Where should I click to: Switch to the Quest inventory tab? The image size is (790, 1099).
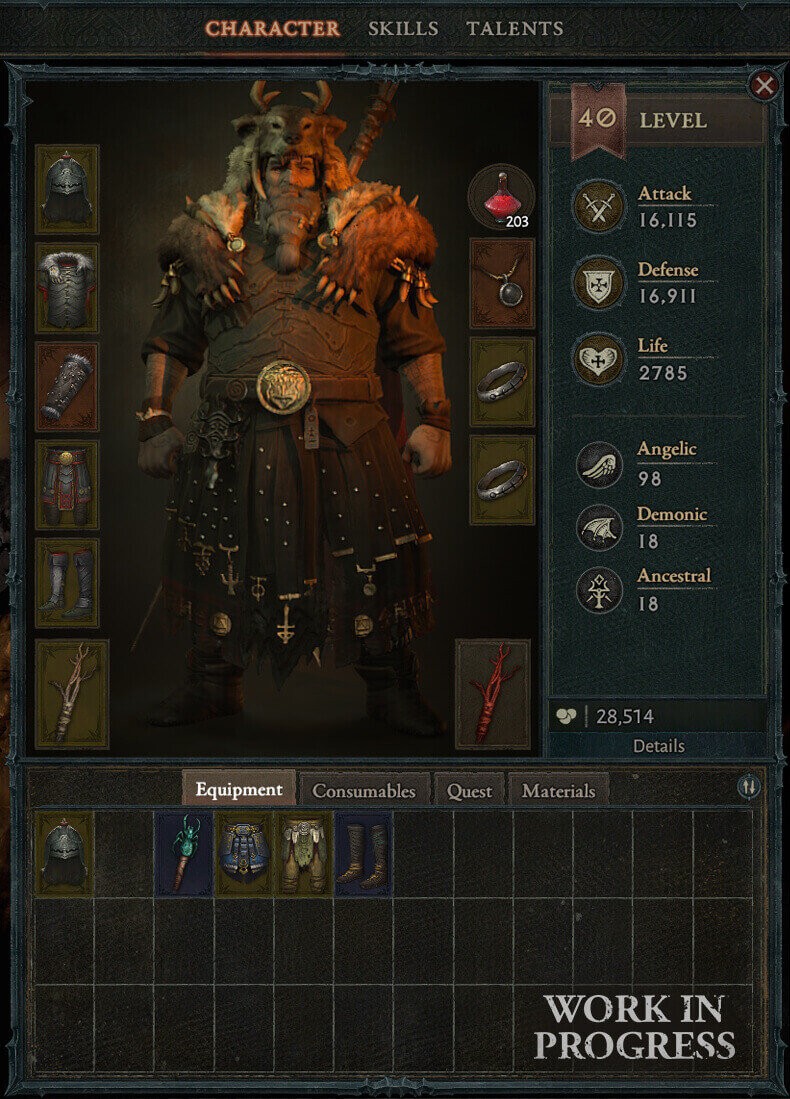[469, 790]
